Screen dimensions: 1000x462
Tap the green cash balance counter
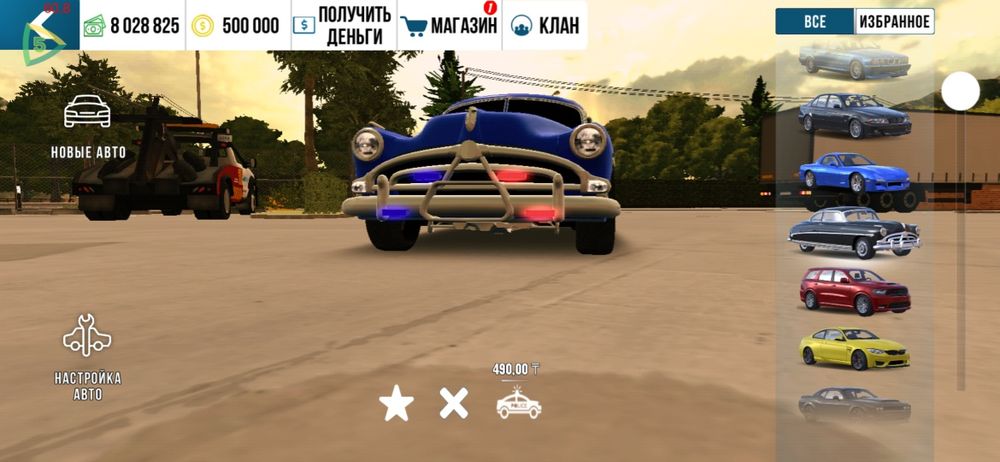[x=132, y=25]
